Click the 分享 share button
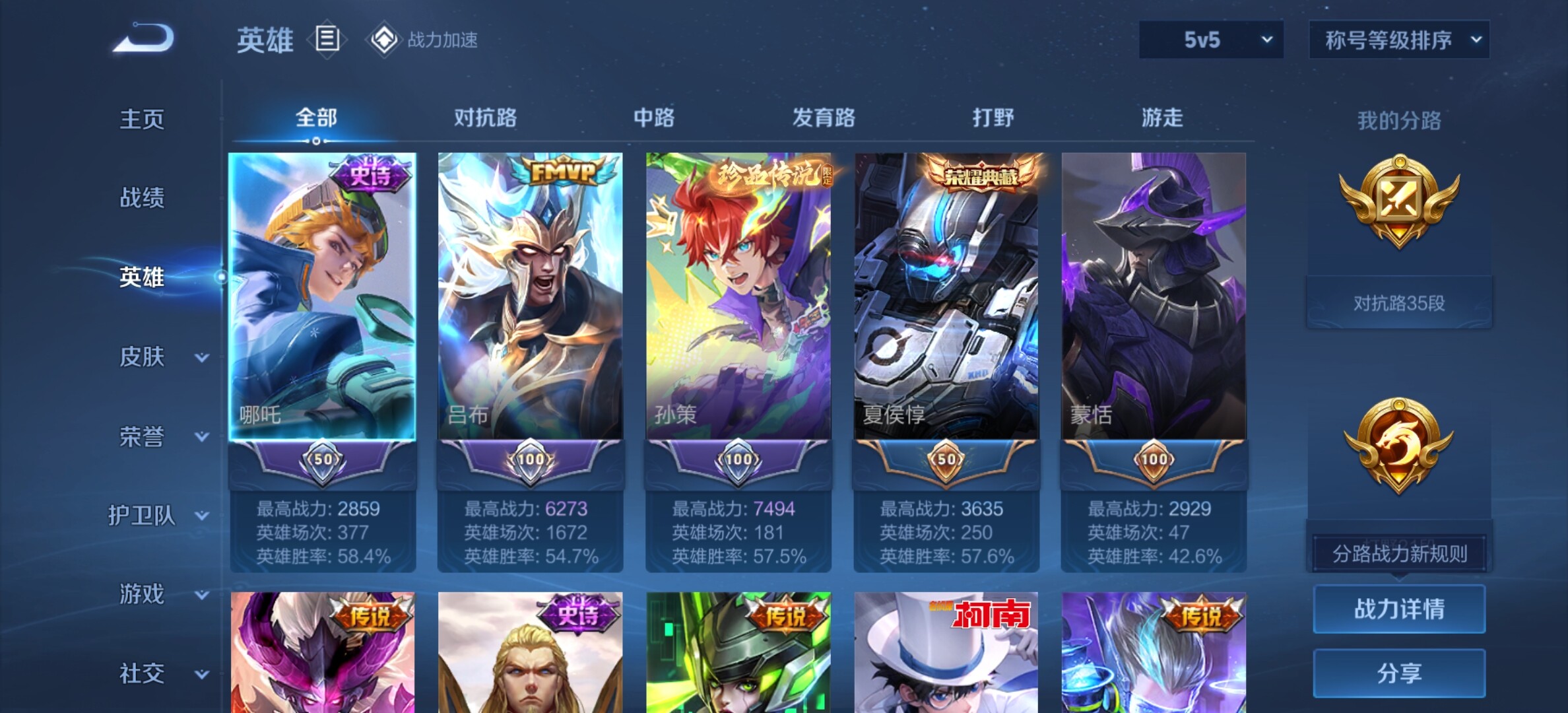Image resolution: width=1568 pixels, height=713 pixels. (1399, 673)
